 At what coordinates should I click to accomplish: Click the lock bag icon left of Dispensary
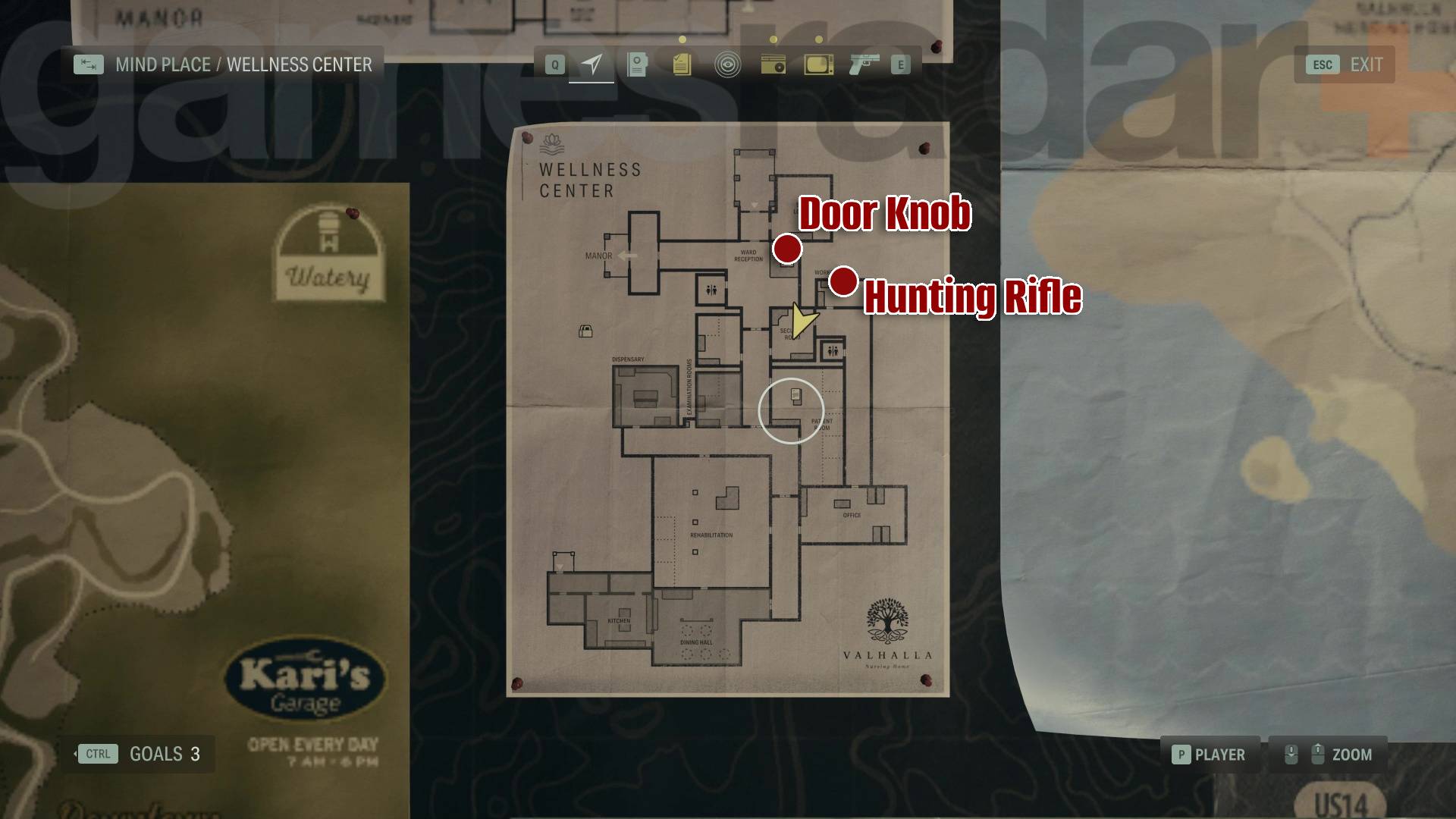[x=584, y=331]
